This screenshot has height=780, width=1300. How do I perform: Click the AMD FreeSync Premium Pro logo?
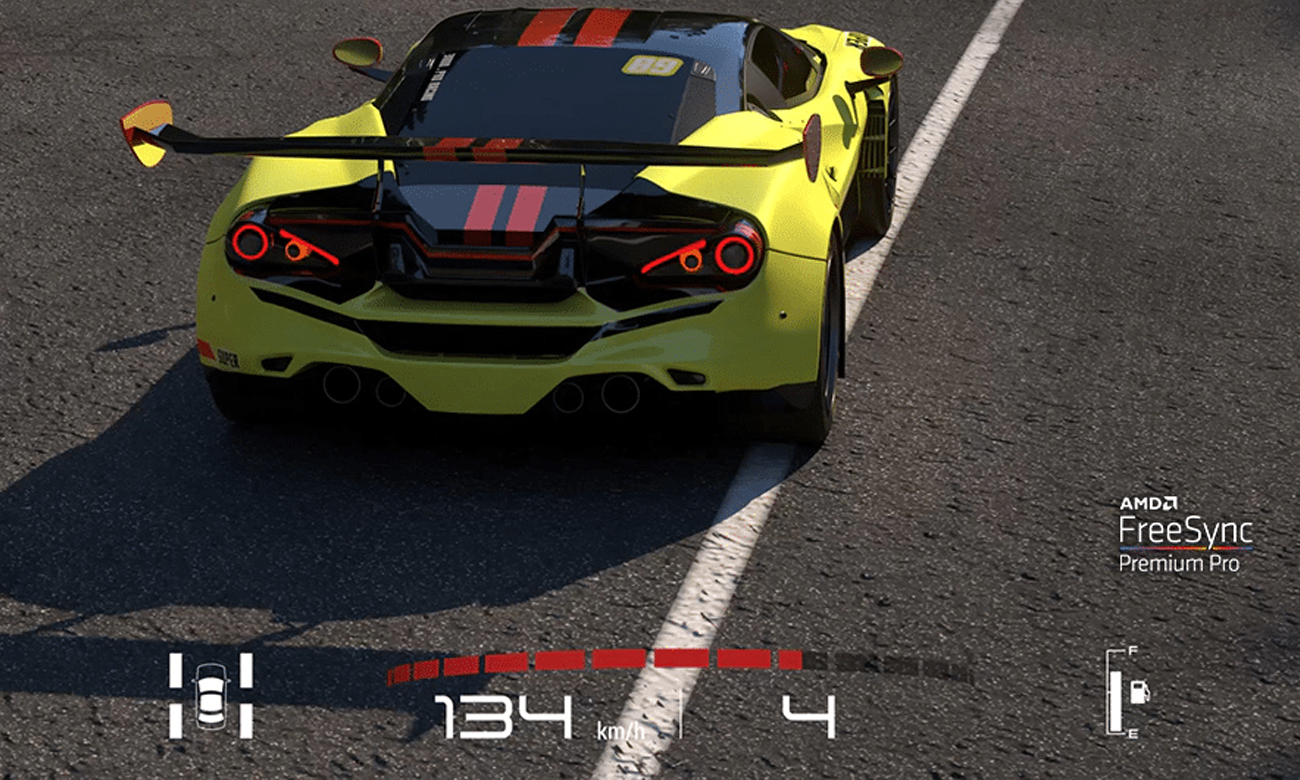click(1185, 534)
